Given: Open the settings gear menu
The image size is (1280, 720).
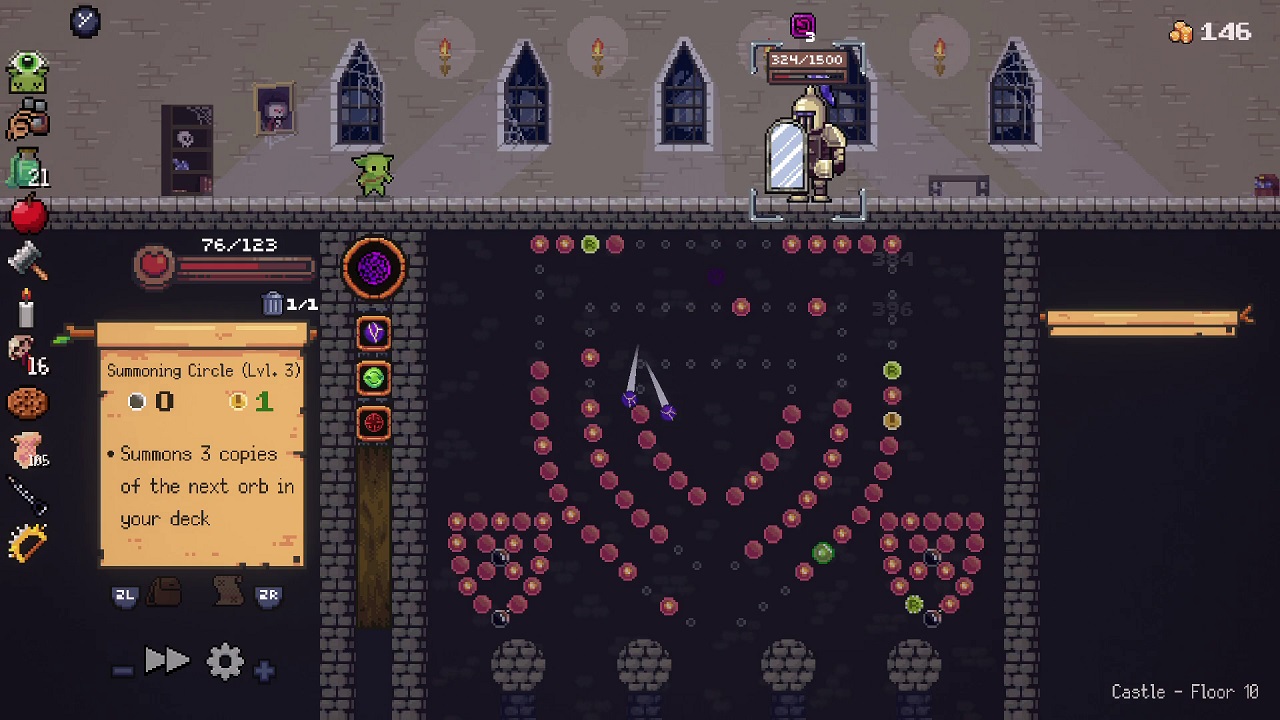Looking at the screenshot, I should [x=224, y=660].
